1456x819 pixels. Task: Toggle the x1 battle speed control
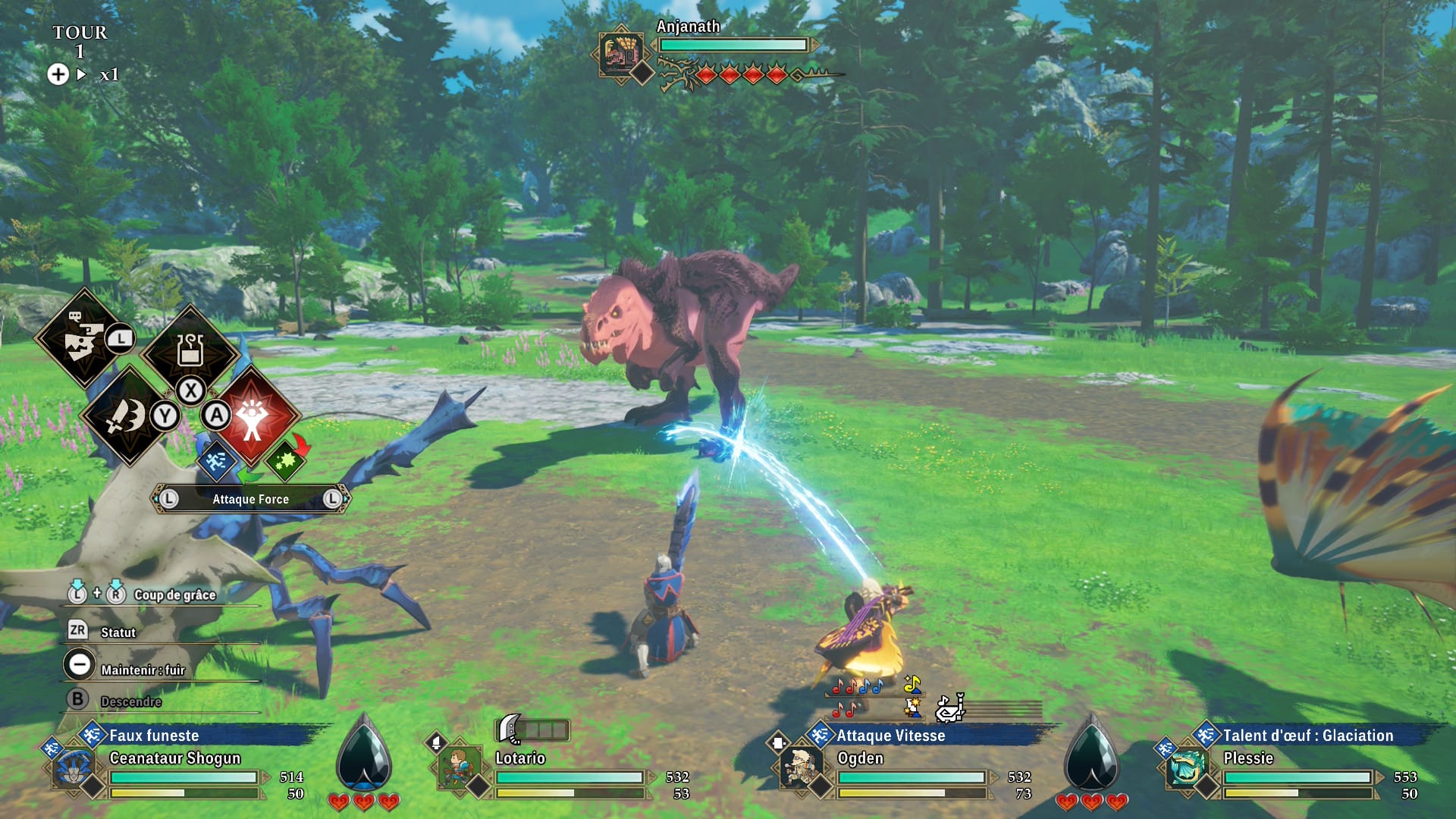click(x=108, y=74)
